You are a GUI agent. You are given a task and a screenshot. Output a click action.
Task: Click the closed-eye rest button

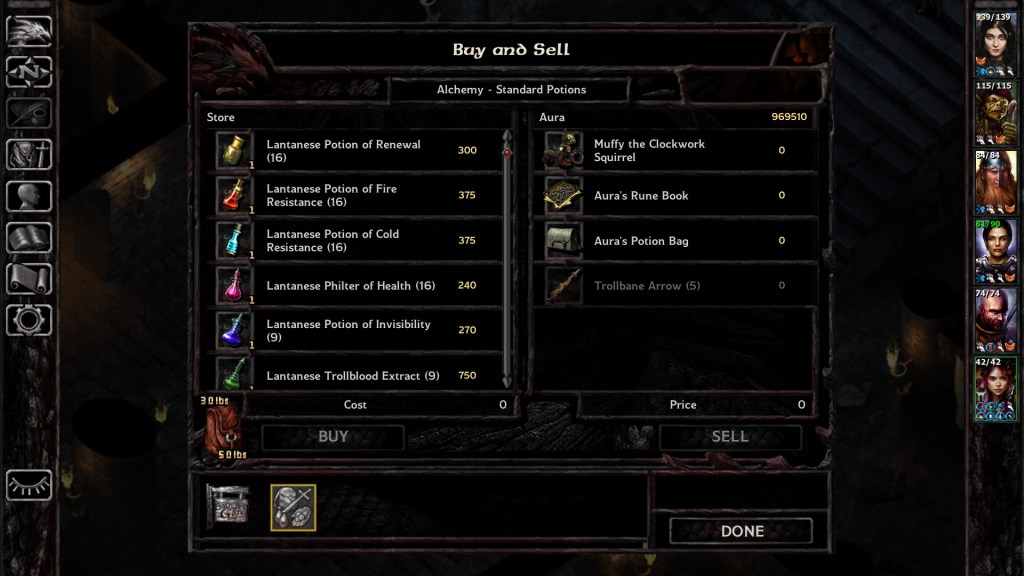coord(29,485)
